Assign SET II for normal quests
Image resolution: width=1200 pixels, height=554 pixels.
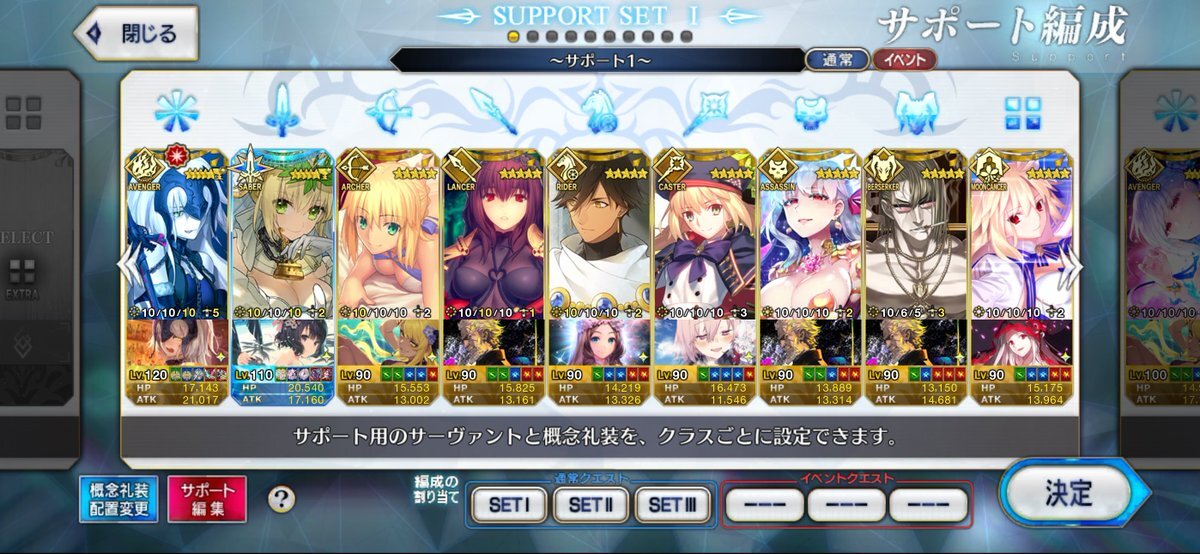pos(589,505)
